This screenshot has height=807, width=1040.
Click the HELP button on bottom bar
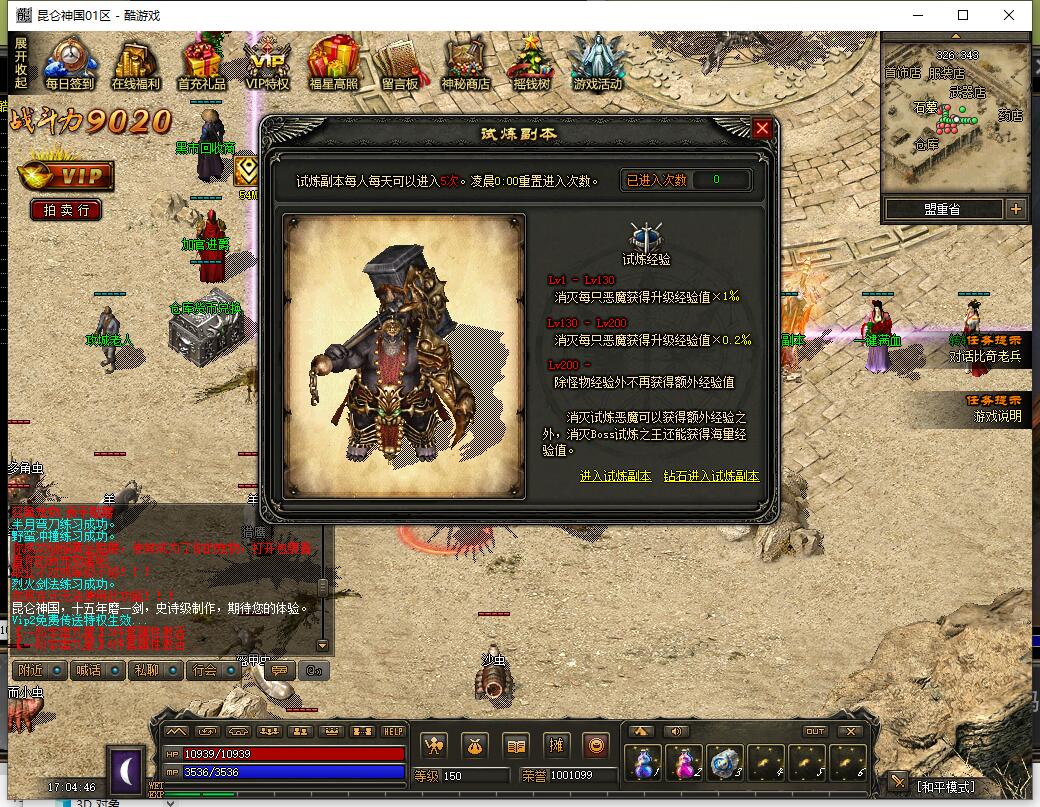(x=393, y=731)
